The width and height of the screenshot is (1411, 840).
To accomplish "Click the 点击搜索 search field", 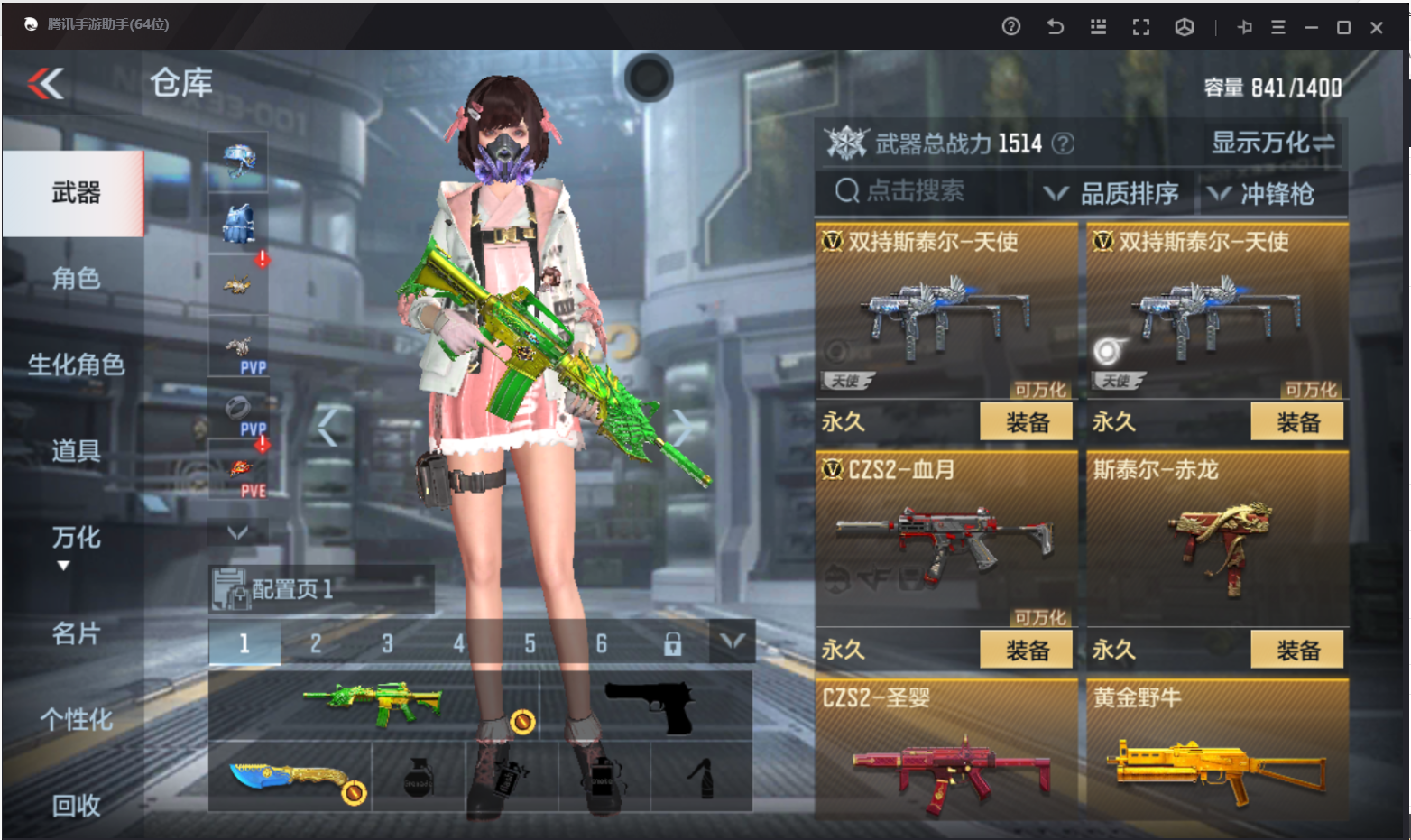I will 916,191.
